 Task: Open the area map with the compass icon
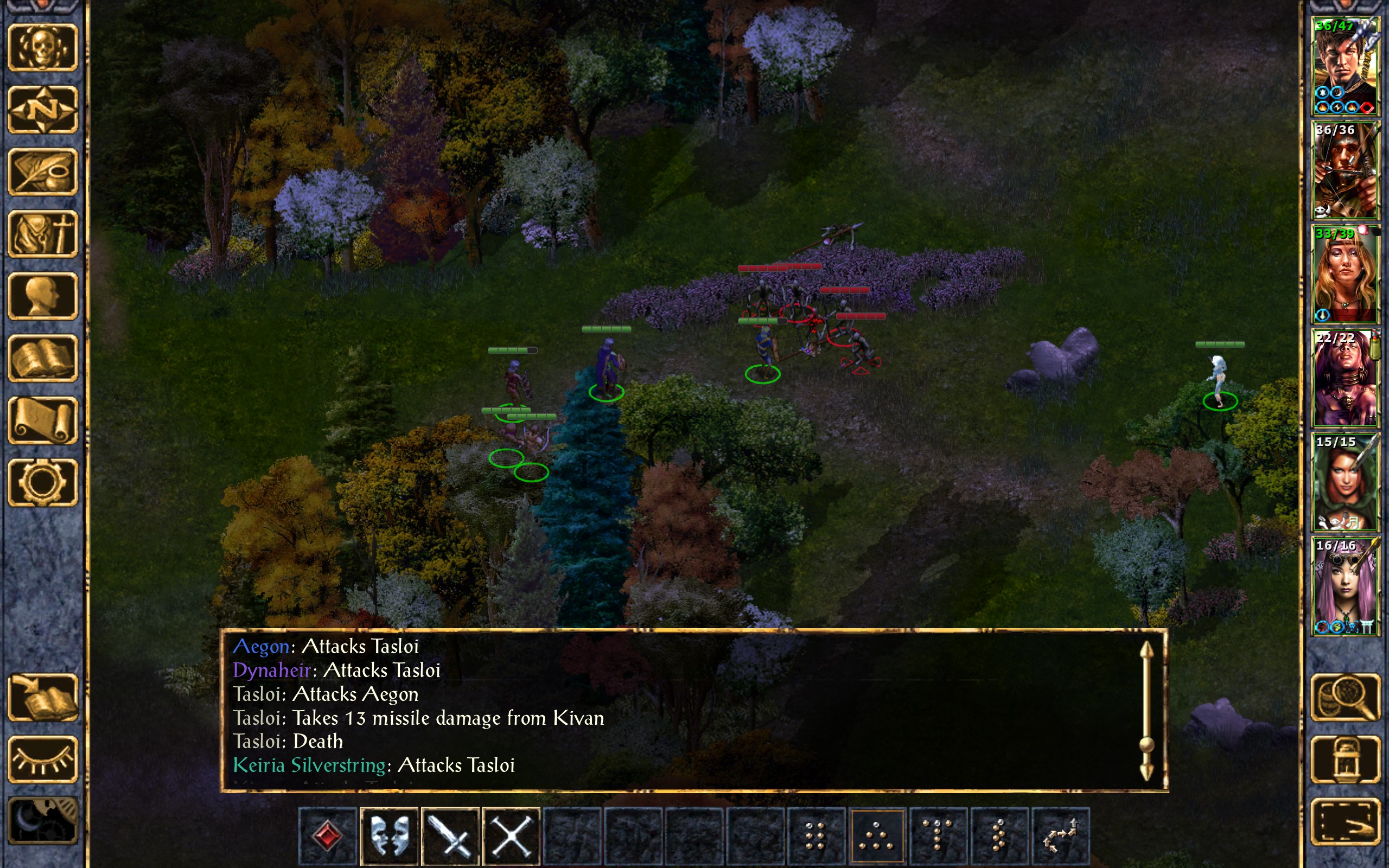coord(43,109)
